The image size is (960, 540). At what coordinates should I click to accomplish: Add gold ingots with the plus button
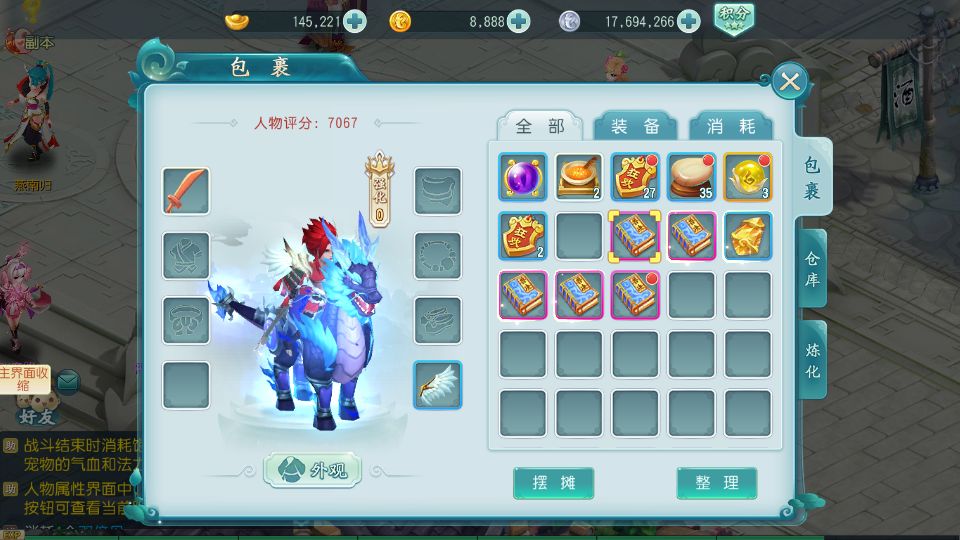coord(354,21)
